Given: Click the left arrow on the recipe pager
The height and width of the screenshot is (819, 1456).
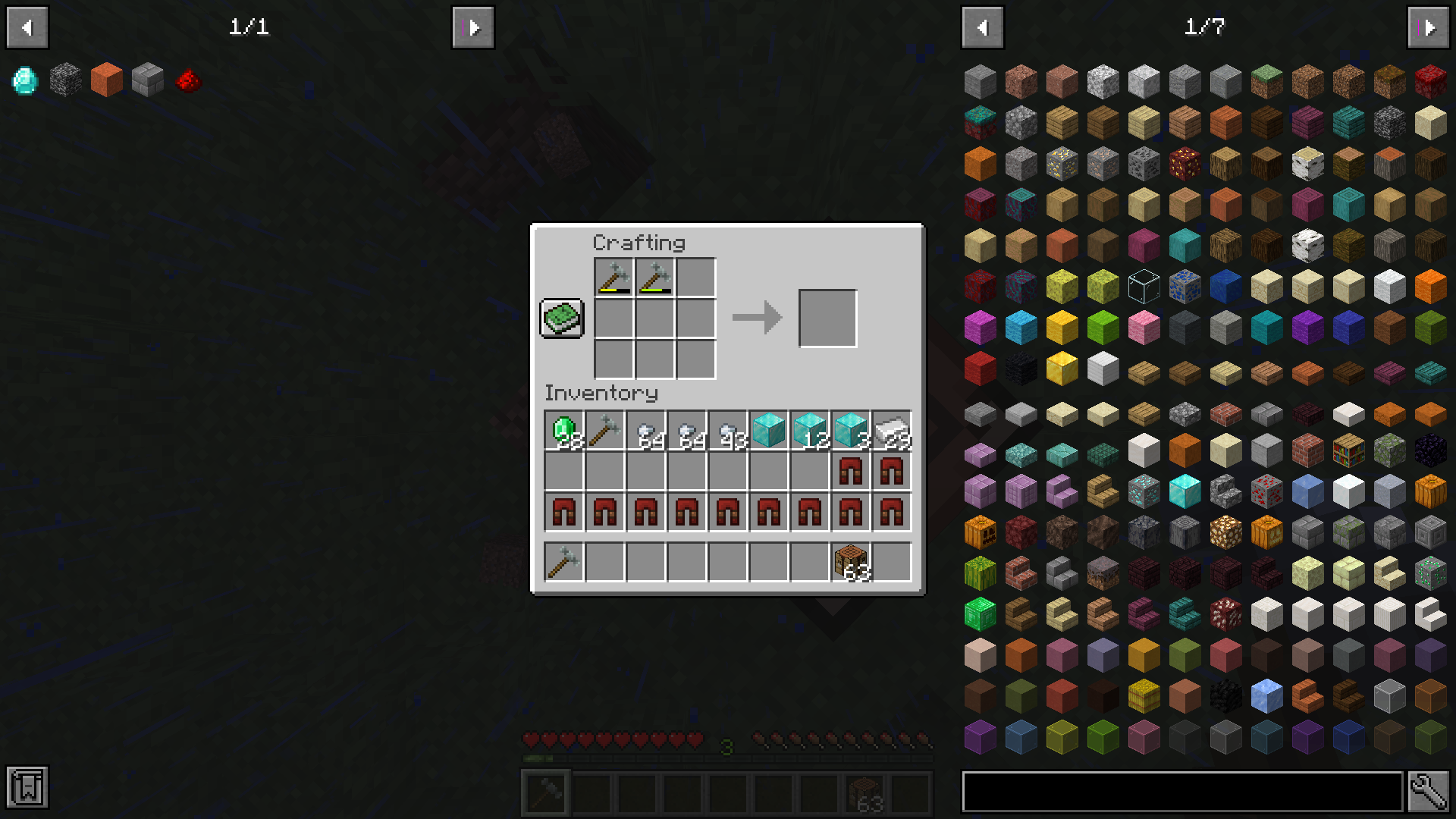Looking at the screenshot, I should pyautogui.click(x=27, y=27).
